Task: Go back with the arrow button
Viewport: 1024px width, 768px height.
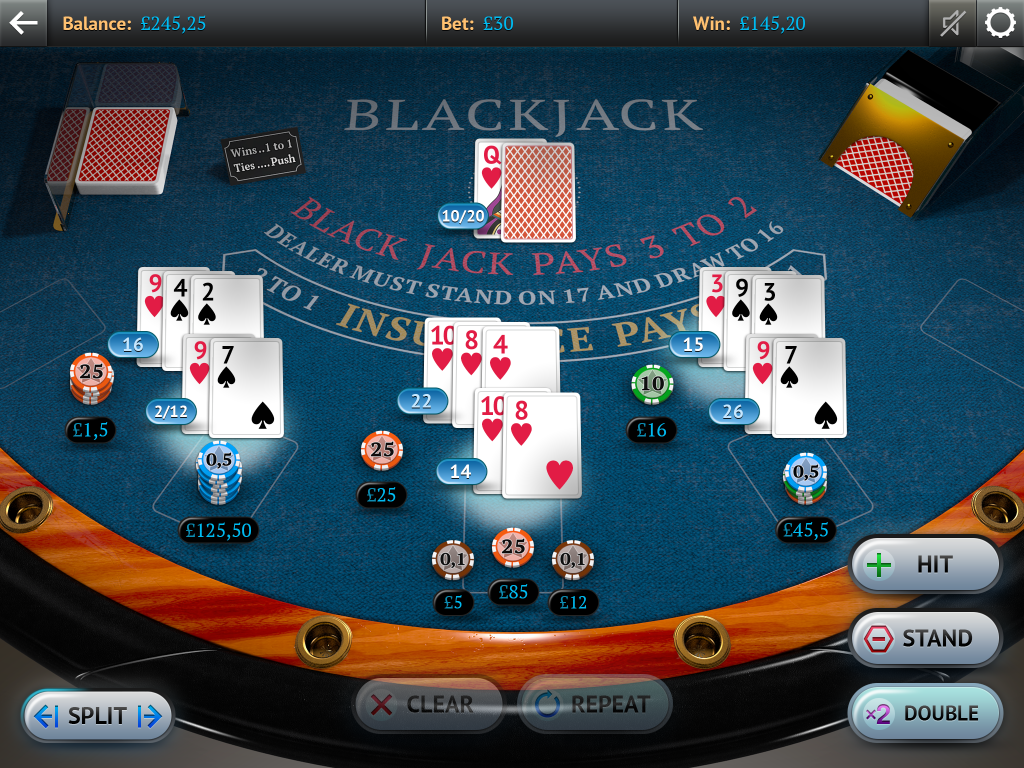Action: (x=23, y=22)
